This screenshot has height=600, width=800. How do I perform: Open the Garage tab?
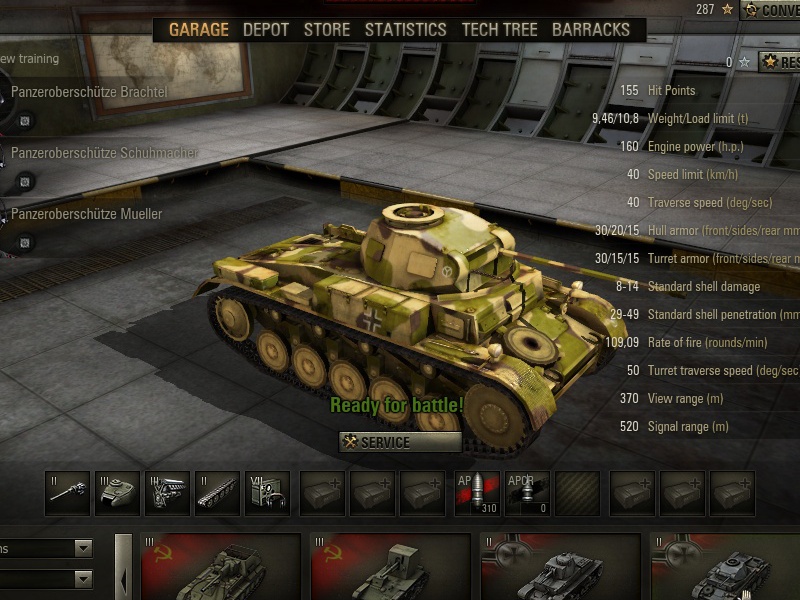tap(198, 29)
